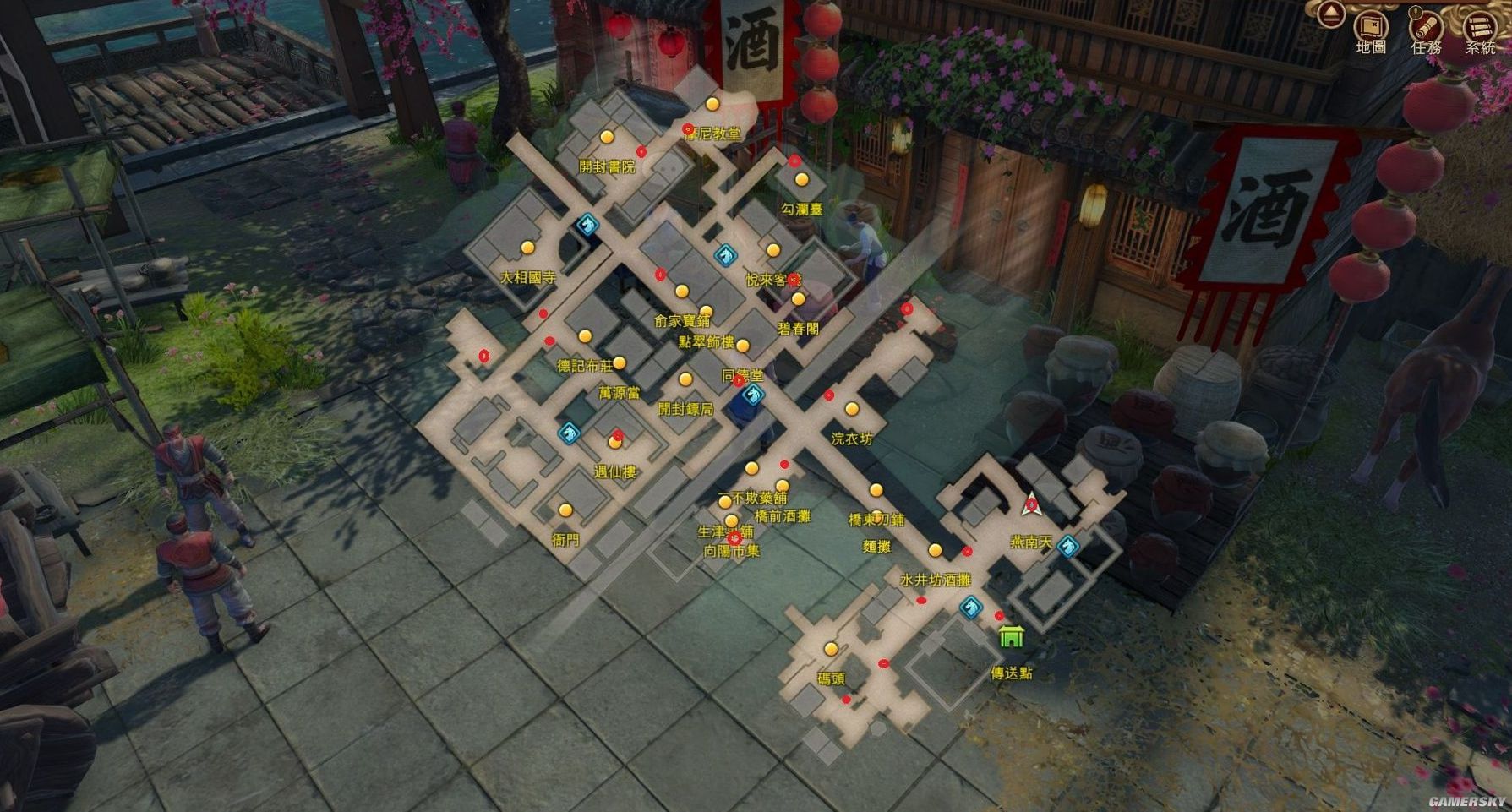Select the 大相國寺 yellow marker

[x=527, y=248]
